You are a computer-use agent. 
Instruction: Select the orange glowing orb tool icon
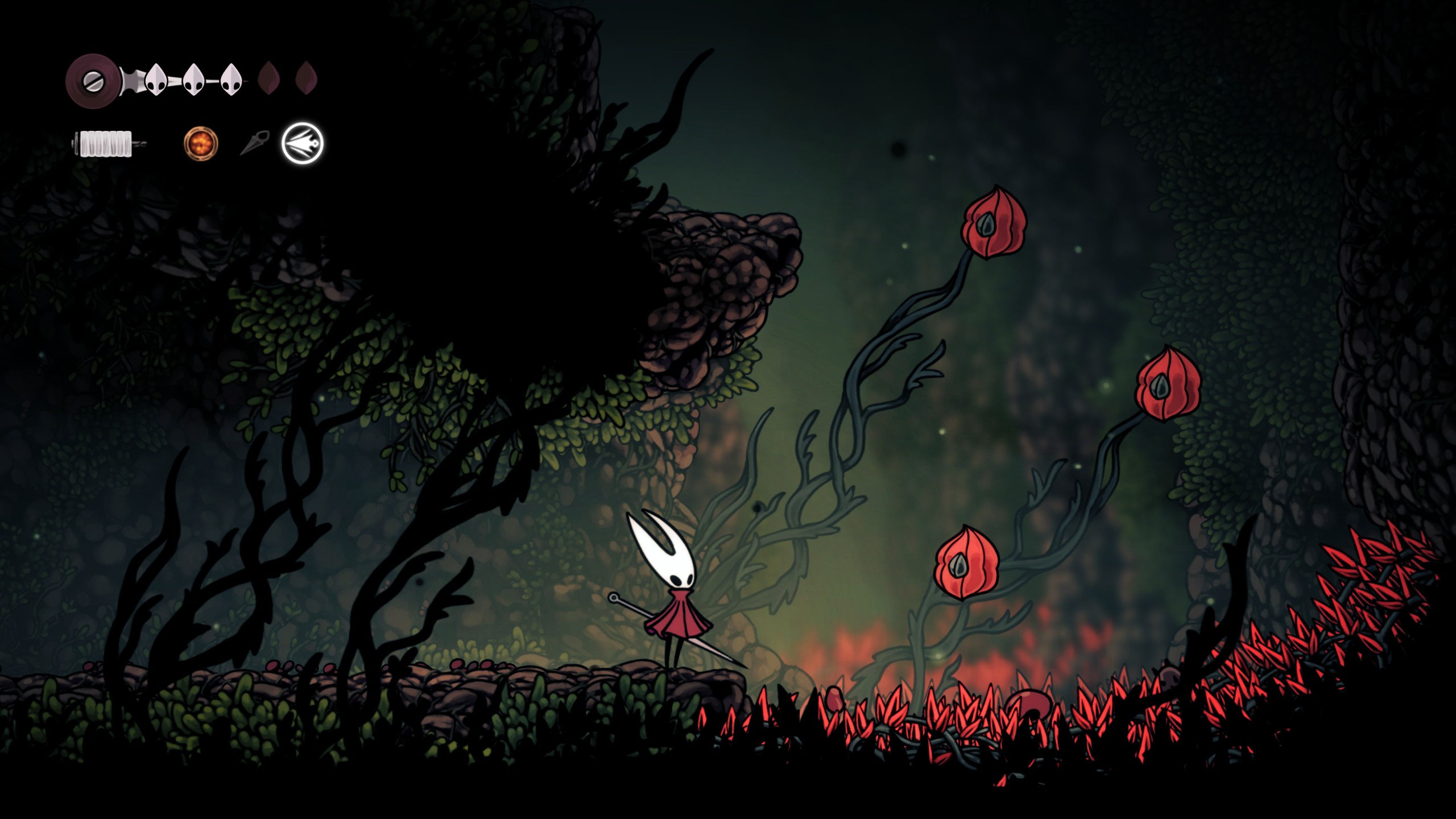201,143
